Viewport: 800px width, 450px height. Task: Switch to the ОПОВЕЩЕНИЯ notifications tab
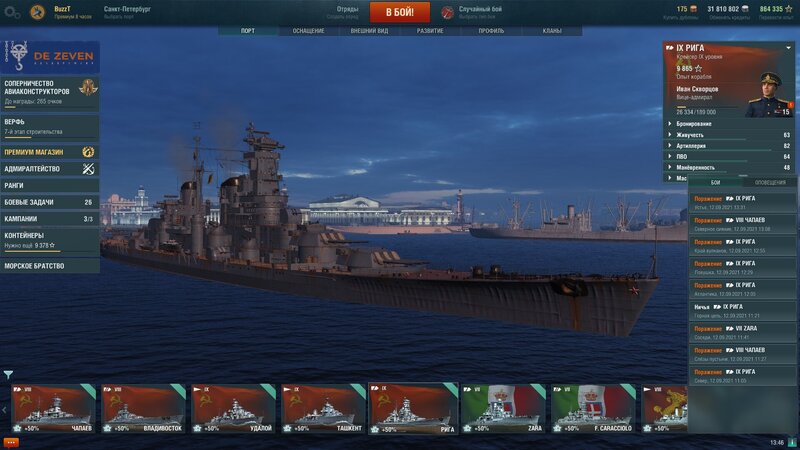click(x=769, y=182)
